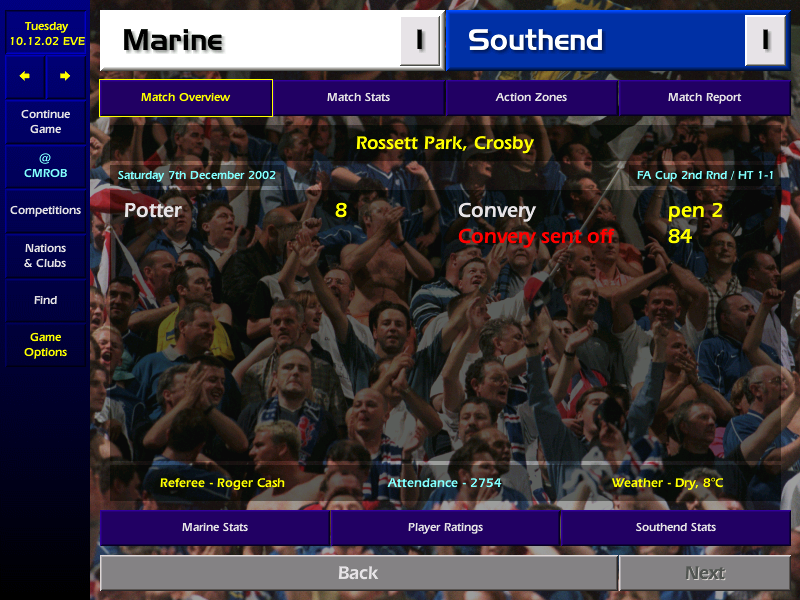Open the Find search option
Screen dimensions: 800x600
(x=45, y=300)
